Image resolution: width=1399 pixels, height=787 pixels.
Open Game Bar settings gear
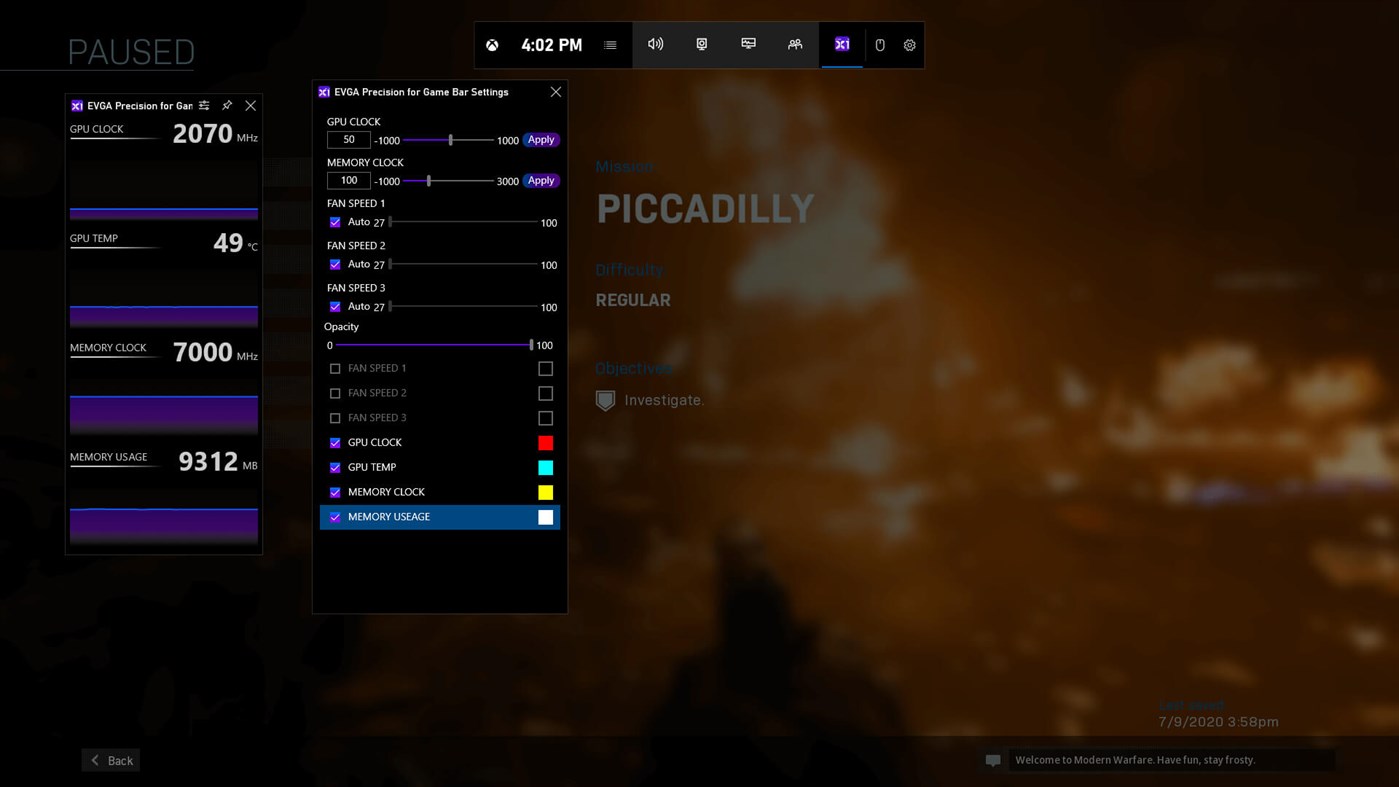click(909, 45)
